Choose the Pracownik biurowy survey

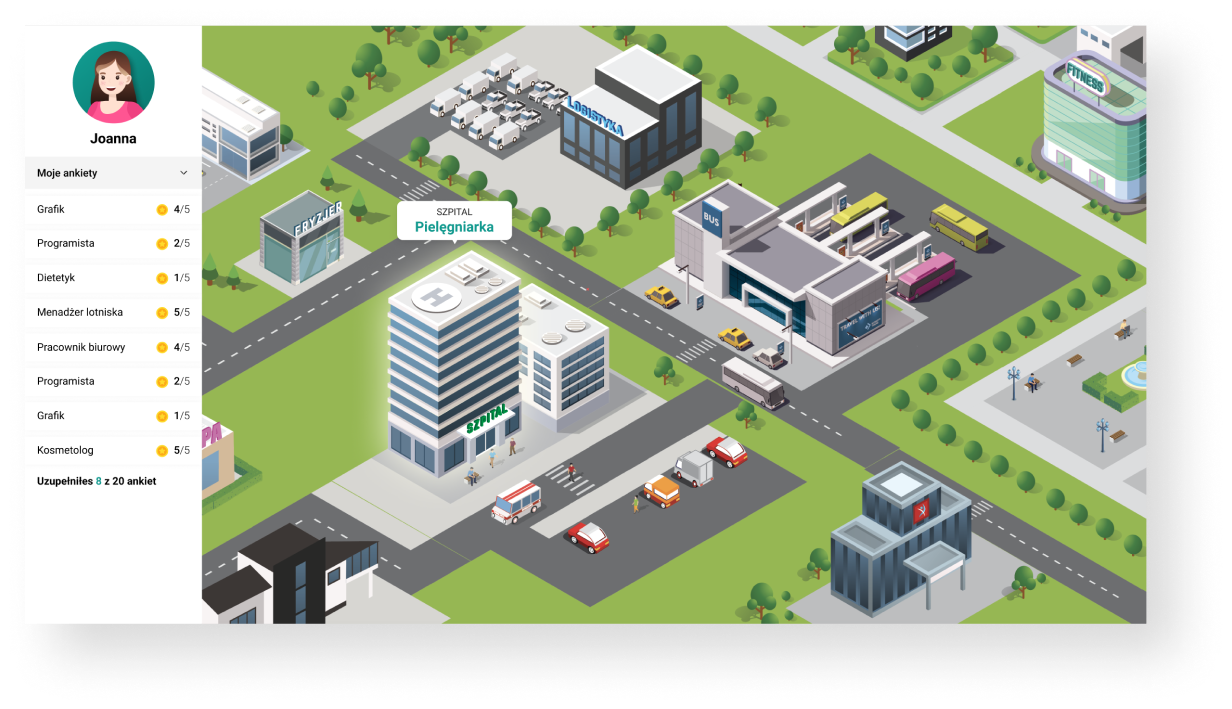click(x=113, y=347)
